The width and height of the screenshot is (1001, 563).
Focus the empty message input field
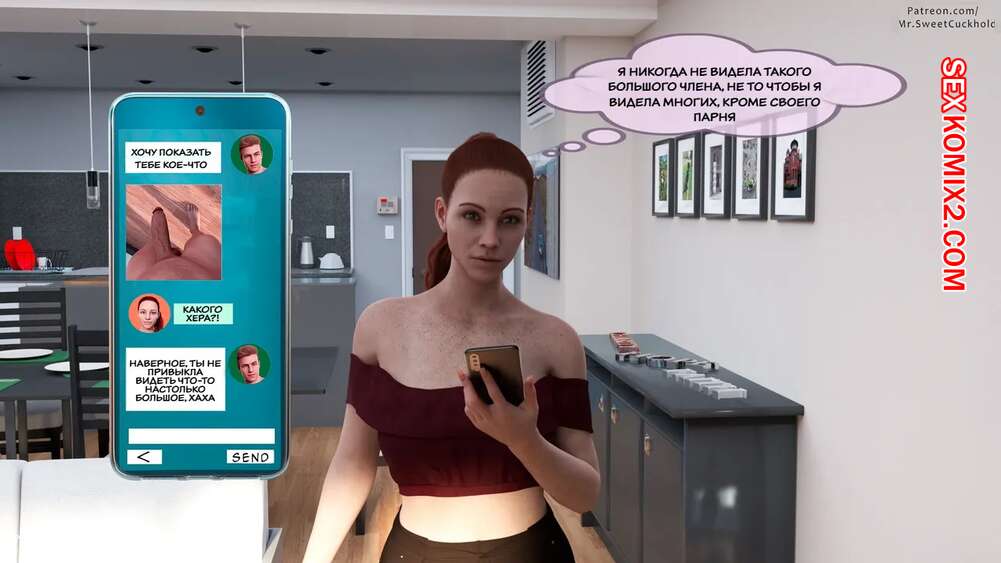(x=201, y=436)
